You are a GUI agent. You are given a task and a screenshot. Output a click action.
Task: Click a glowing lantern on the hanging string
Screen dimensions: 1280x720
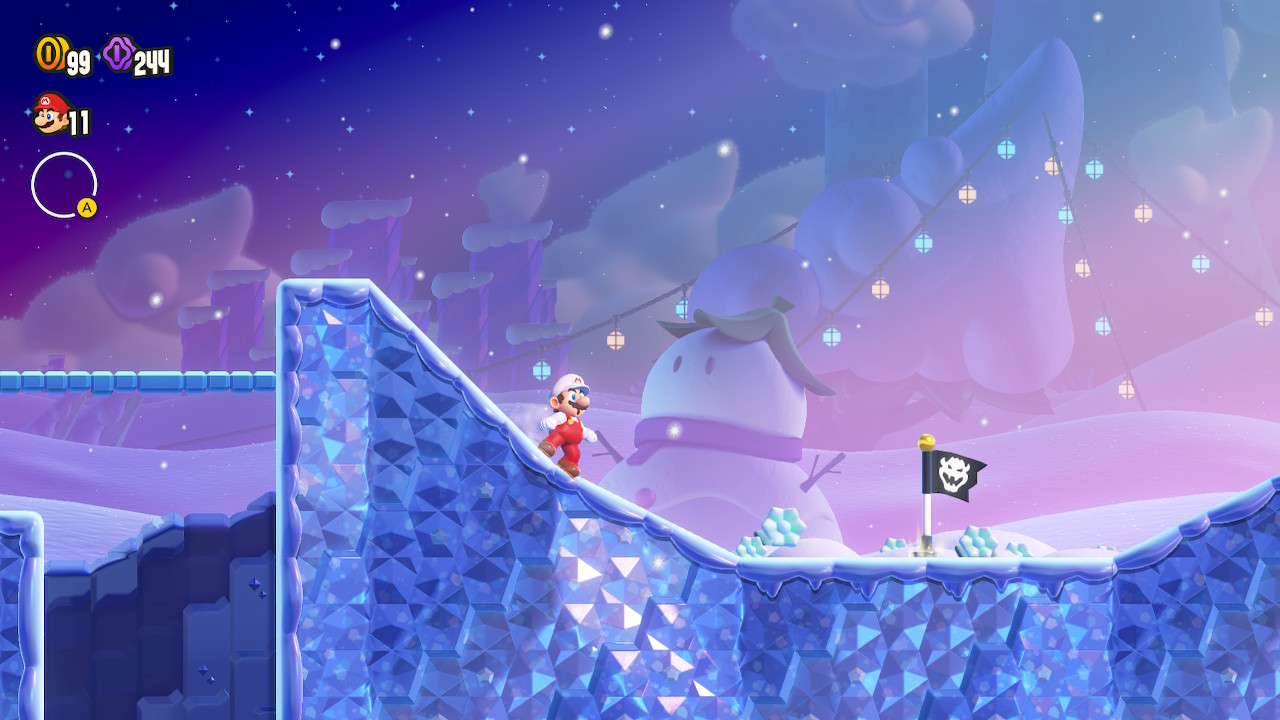point(616,341)
